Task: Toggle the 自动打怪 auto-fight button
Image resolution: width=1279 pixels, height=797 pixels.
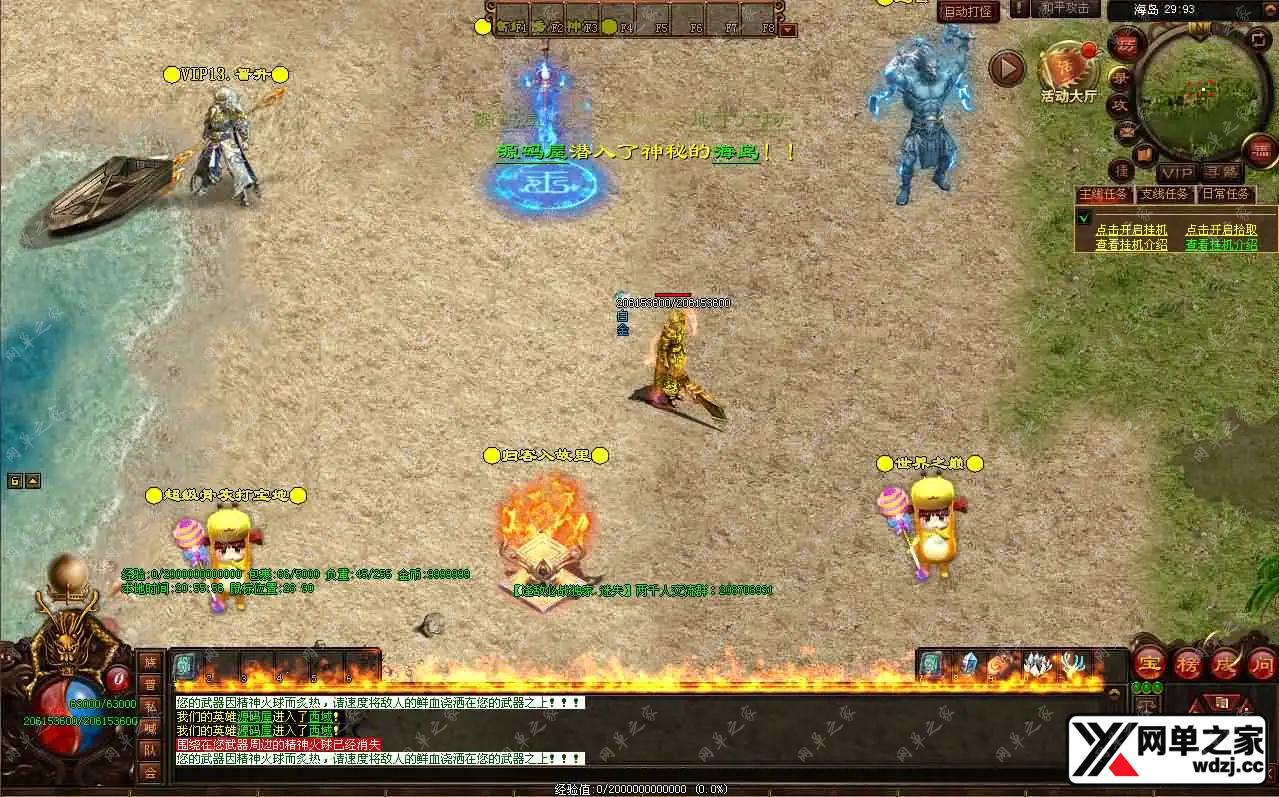Action: pos(967,12)
